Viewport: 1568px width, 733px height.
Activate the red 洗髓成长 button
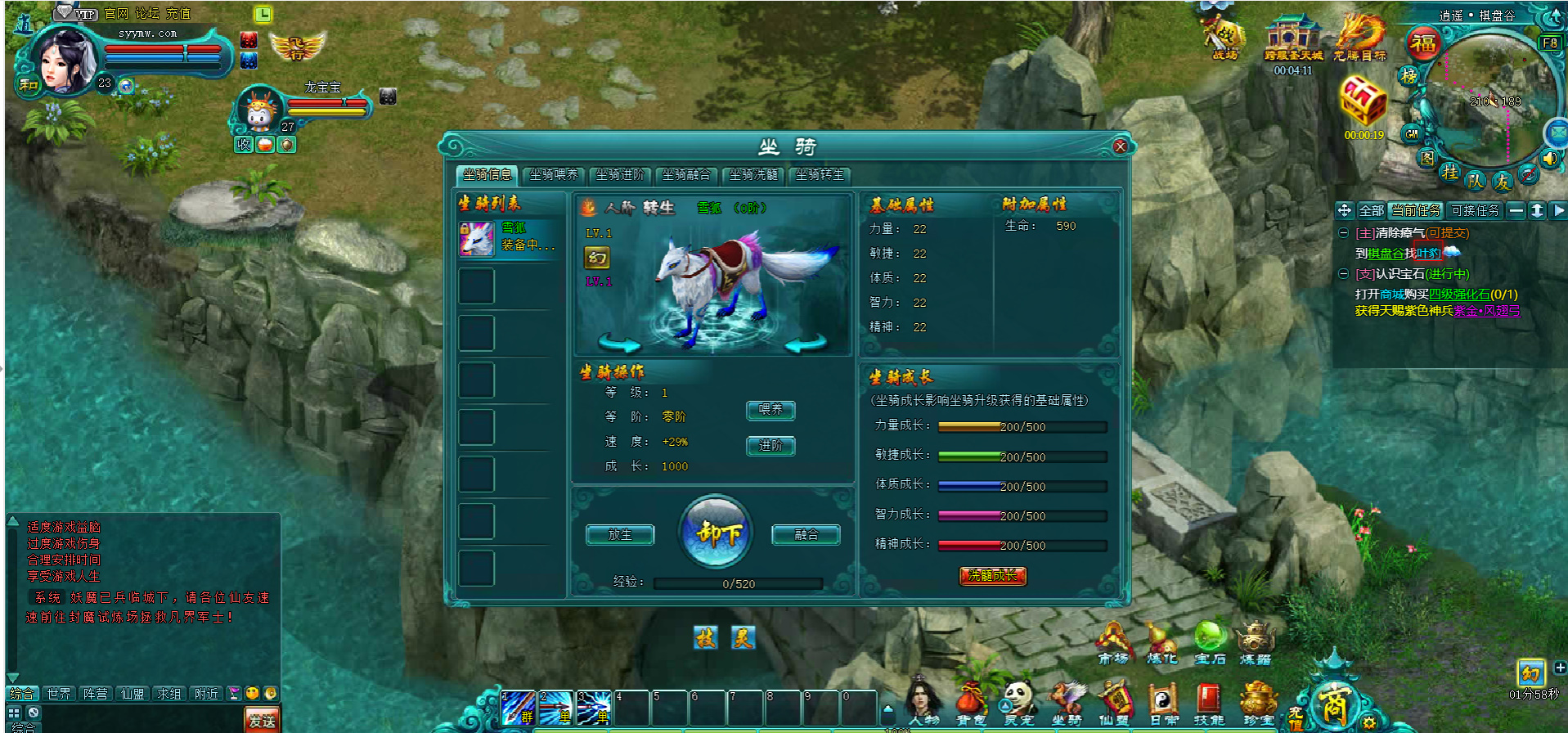(992, 576)
